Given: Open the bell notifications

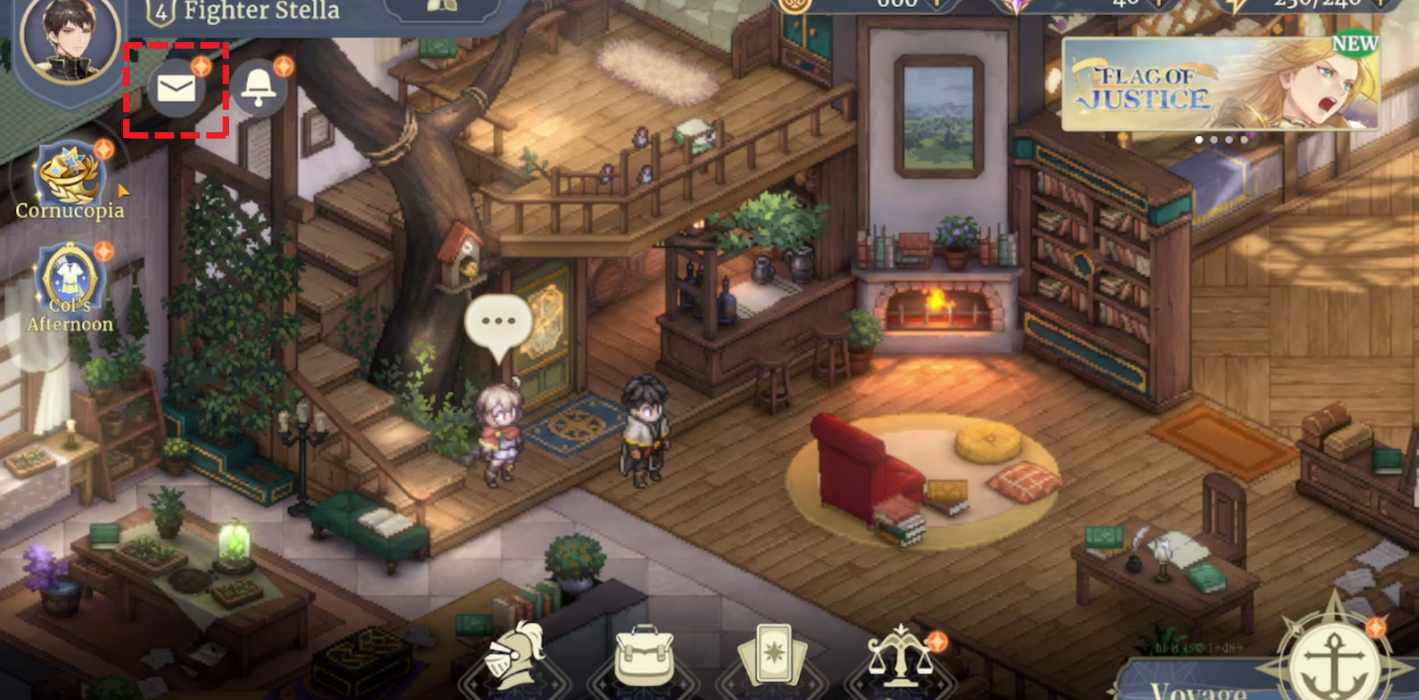Looking at the screenshot, I should click(x=260, y=90).
